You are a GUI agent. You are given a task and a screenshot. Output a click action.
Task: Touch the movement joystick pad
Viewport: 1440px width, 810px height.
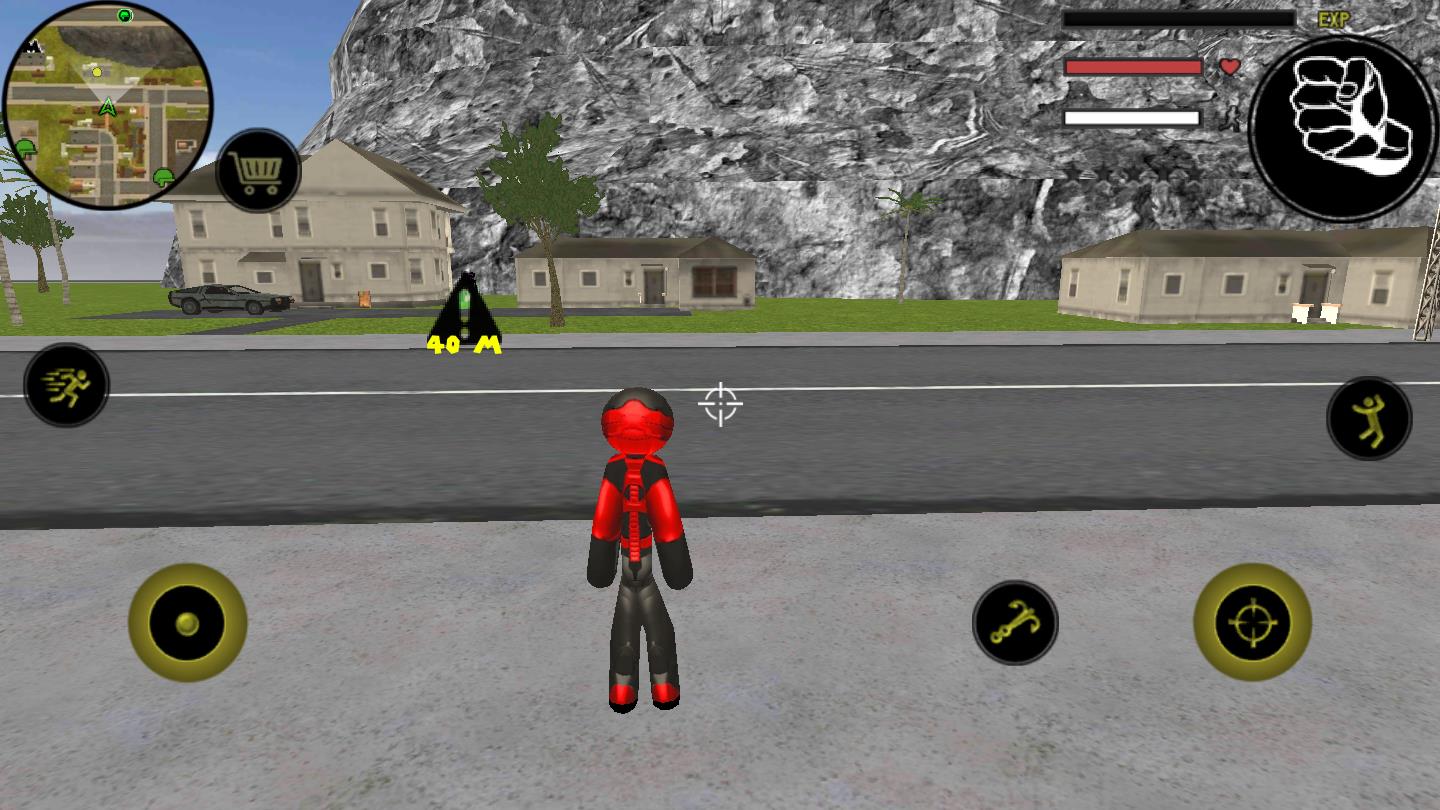(188, 623)
